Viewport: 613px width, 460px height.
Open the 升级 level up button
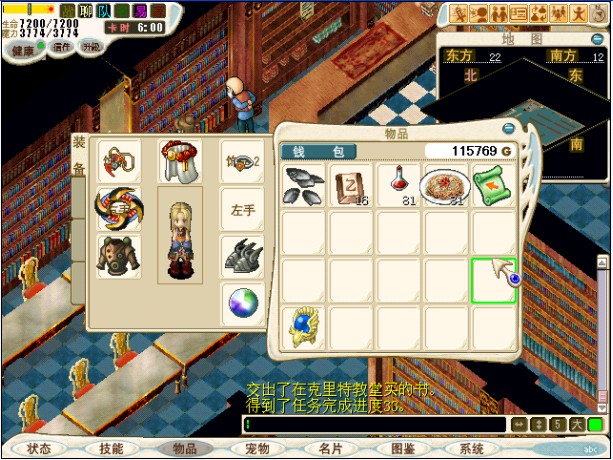point(92,47)
